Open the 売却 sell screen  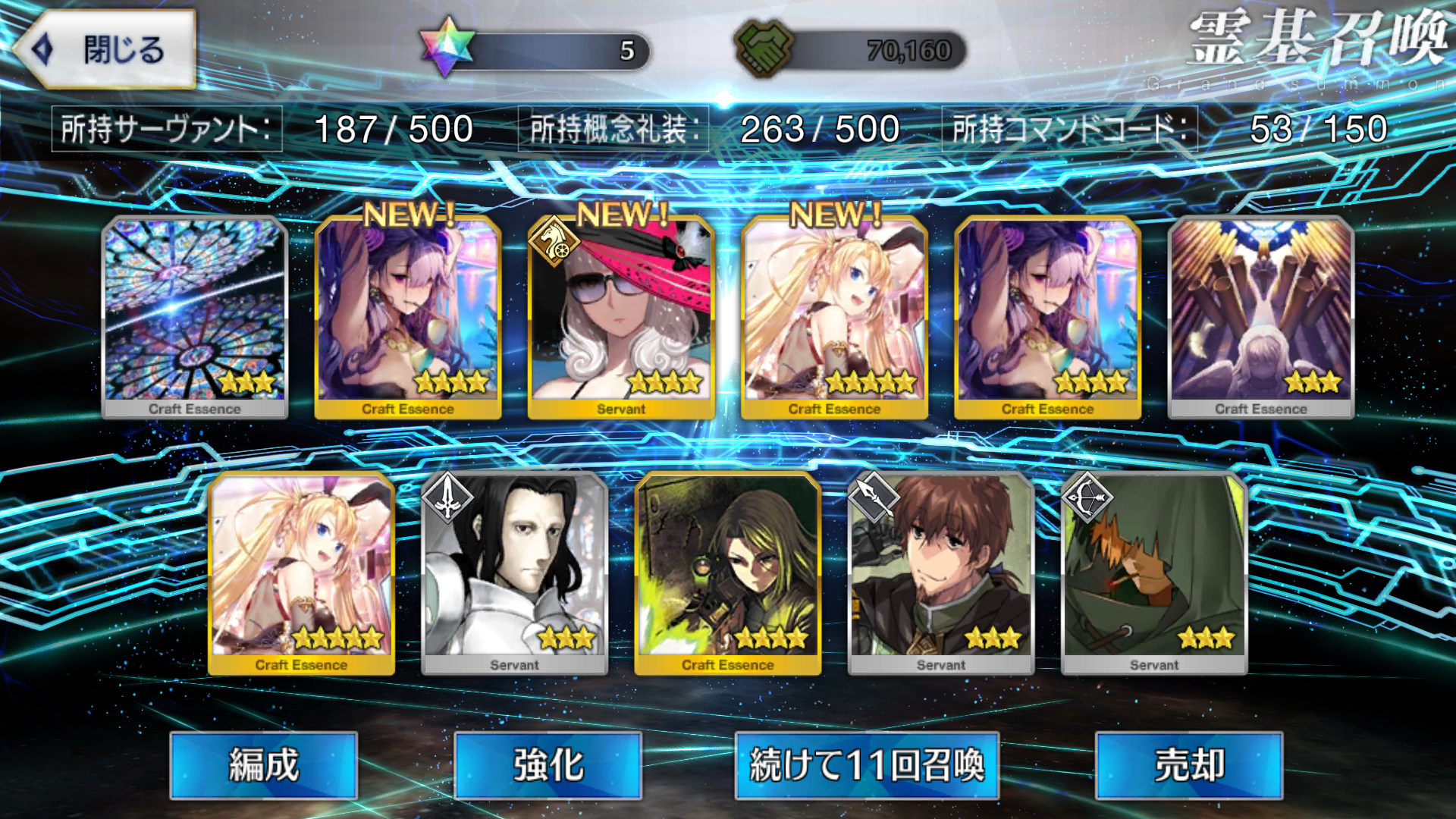point(1189,765)
